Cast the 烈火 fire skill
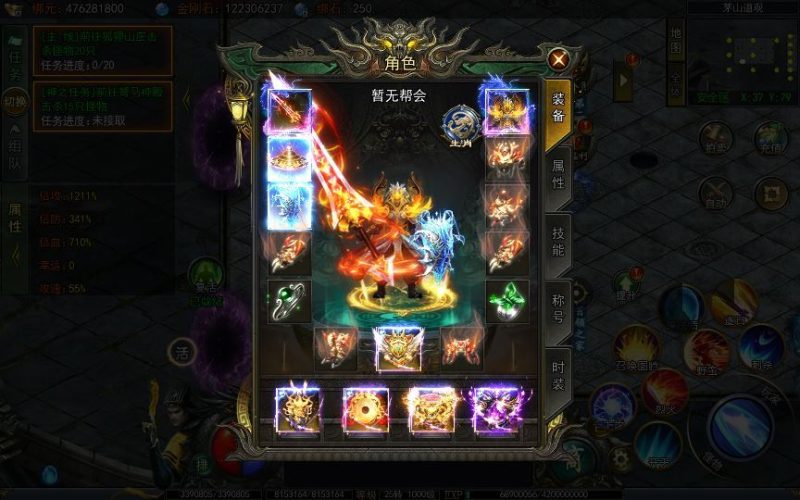 (x=664, y=389)
